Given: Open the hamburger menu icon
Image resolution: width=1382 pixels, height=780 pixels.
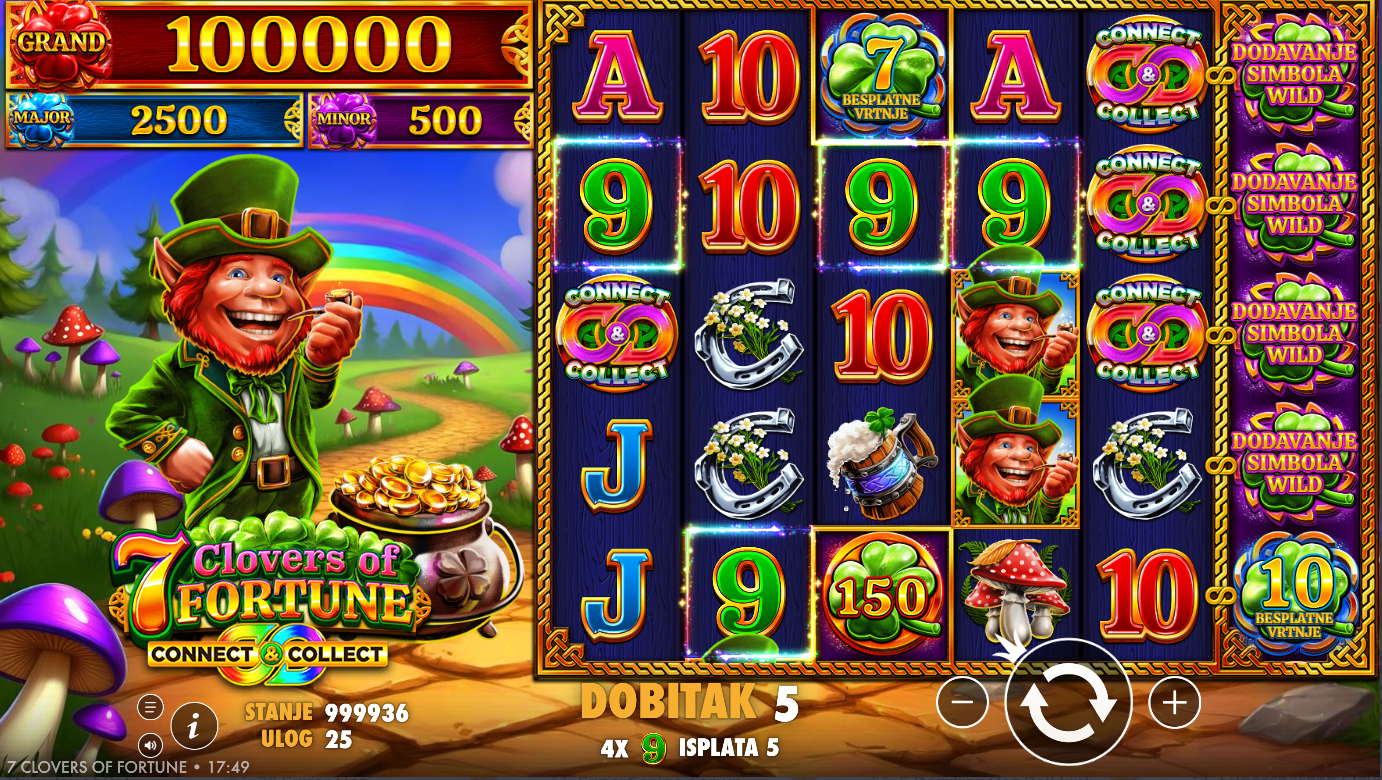Looking at the screenshot, I should coord(150,708).
